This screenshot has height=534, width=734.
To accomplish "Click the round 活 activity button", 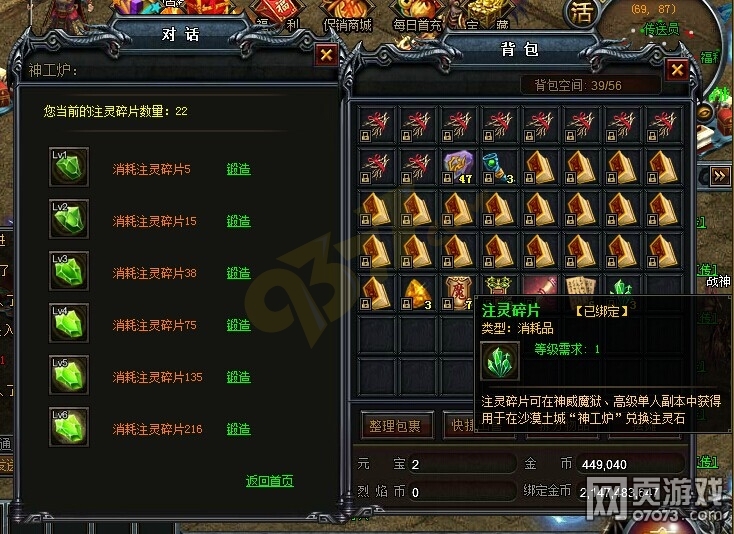I will [x=582, y=13].
